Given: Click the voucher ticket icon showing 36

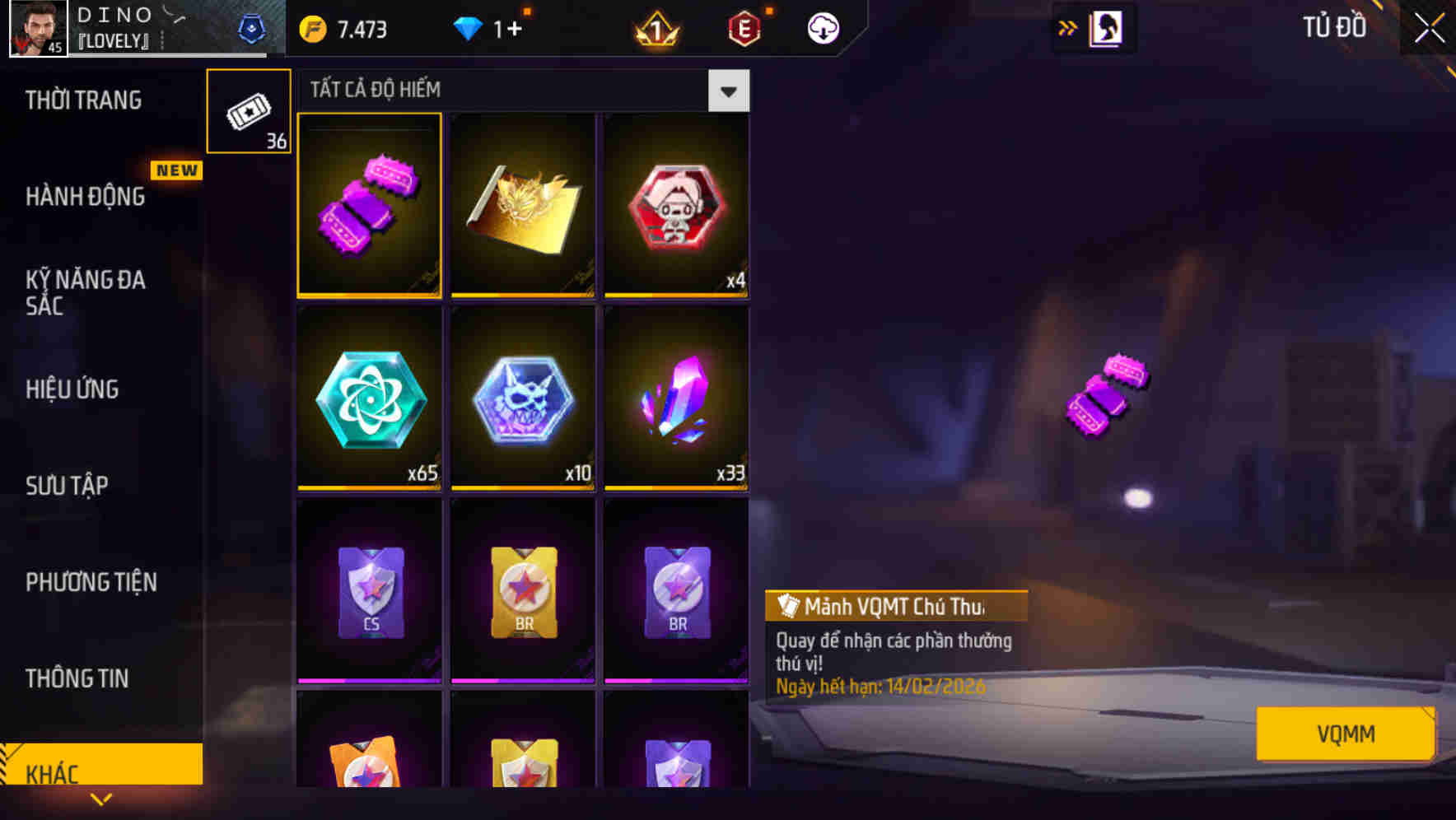Looking at the screenshot, I should click(249, 109).
